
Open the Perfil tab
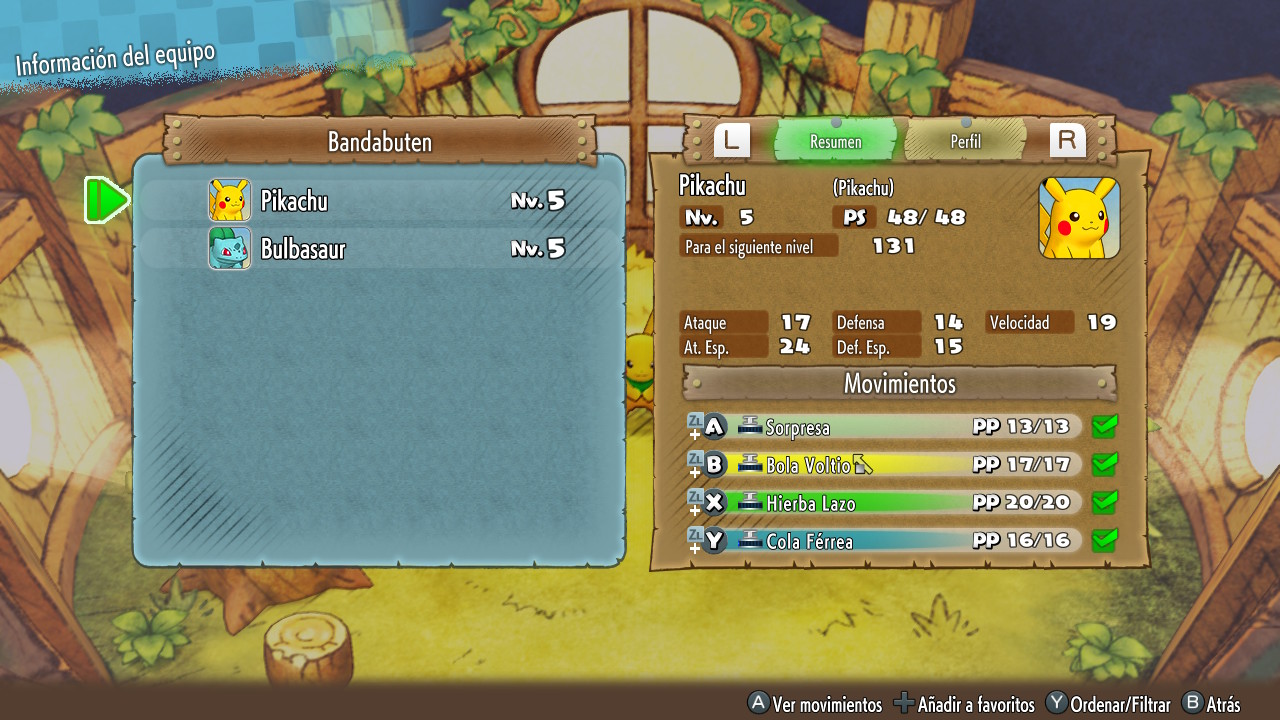pyautogui.click(x=965, y=141)
